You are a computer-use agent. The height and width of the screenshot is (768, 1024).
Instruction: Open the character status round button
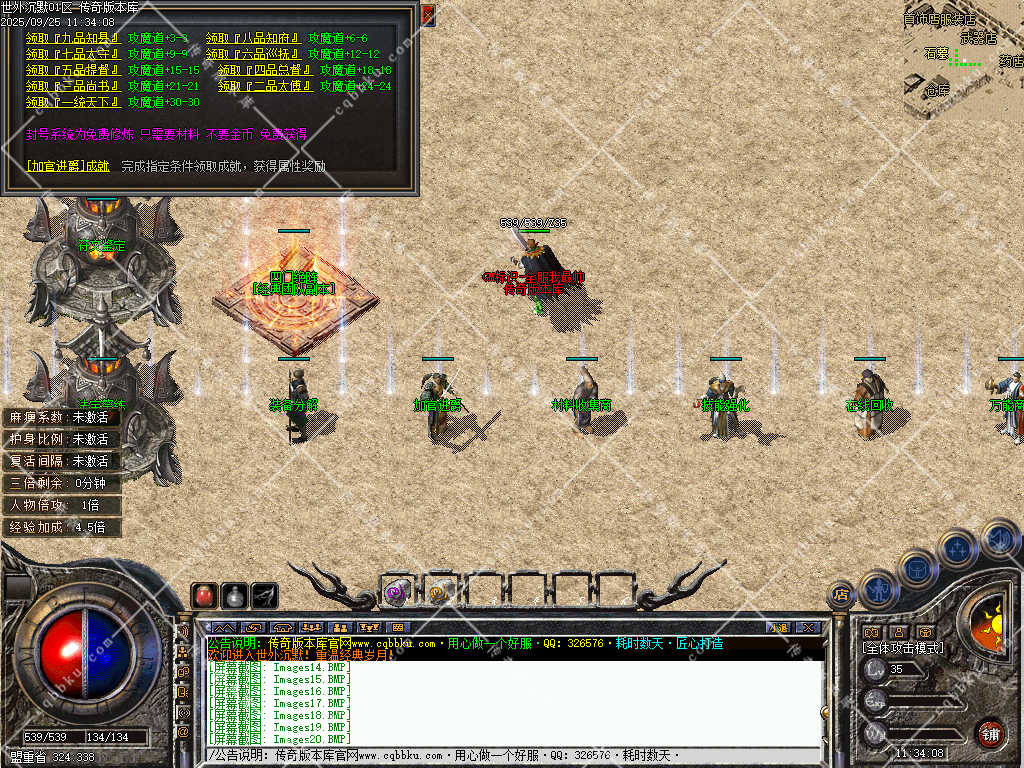click(x=878, y=590)
